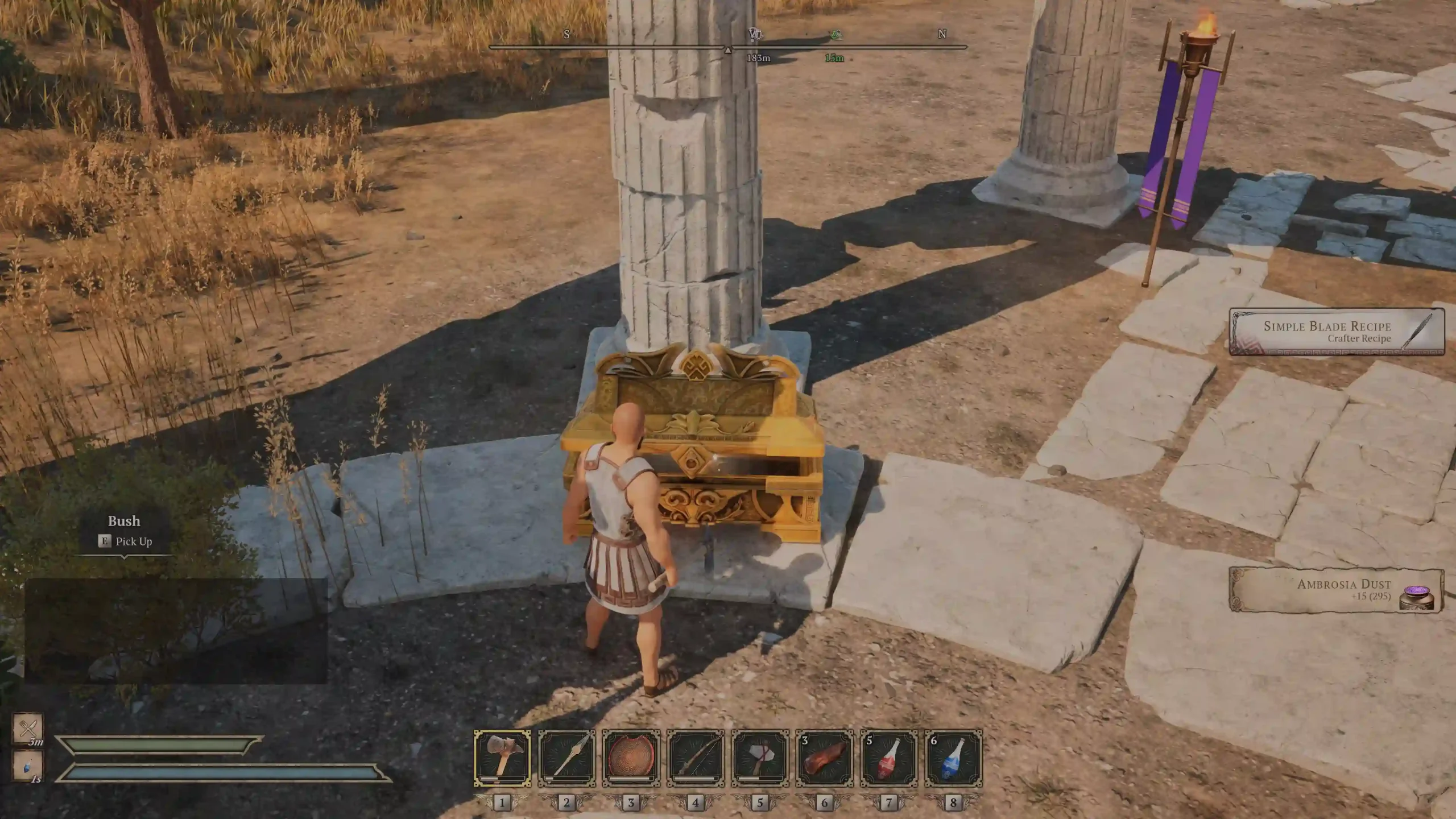Click the green 15m compass marker
Viewport: 1456px width, 819px height.
tap(835, 35)
